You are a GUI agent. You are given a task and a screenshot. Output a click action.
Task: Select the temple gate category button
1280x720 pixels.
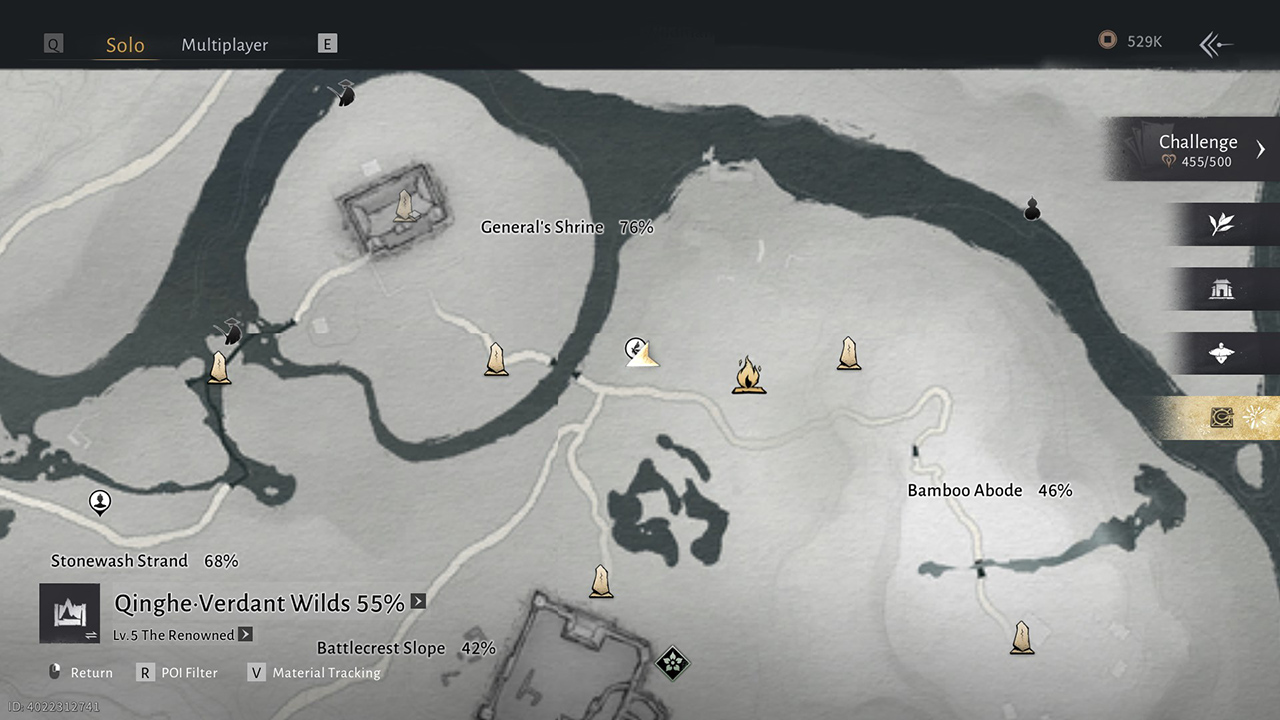click(x=1221, y=289)
